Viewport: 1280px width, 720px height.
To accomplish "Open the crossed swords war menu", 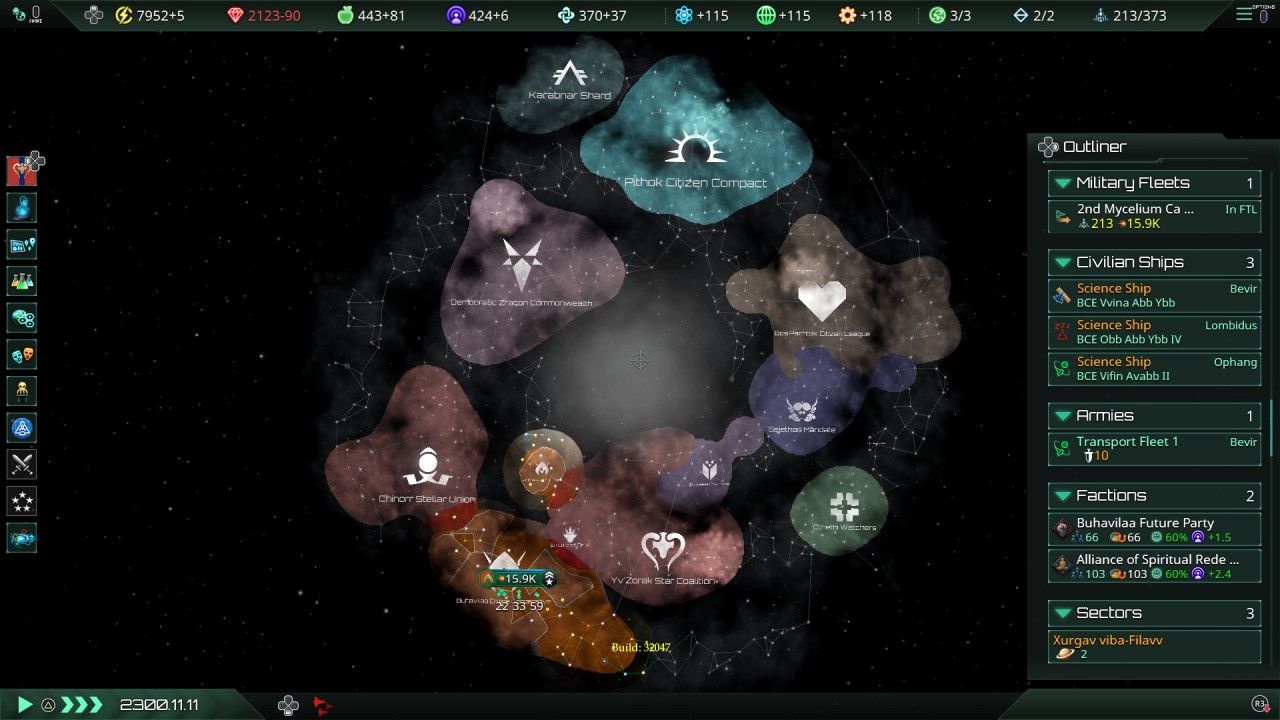I will tap(22, 464).
